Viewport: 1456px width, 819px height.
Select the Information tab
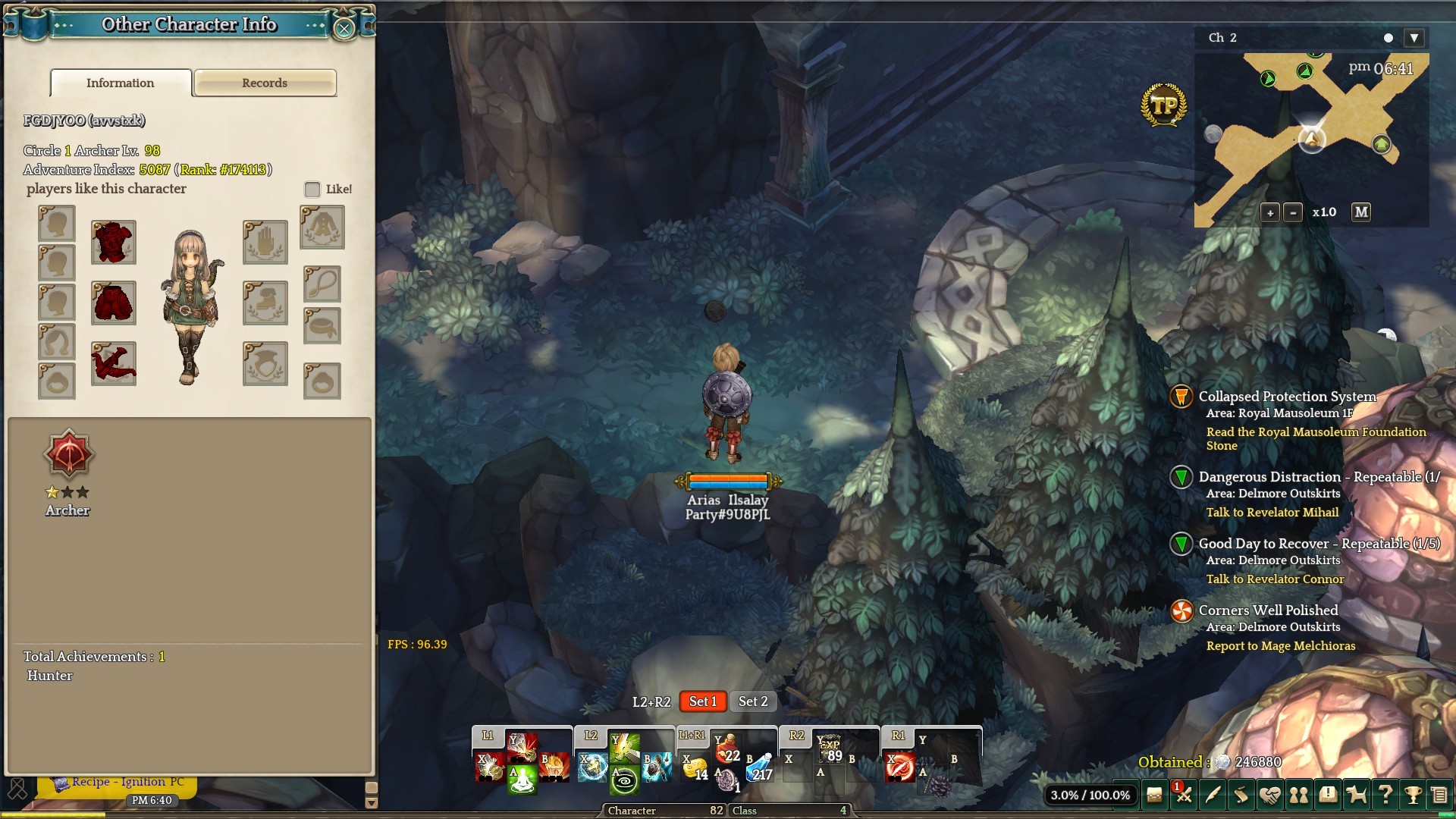click(x=121, y=83)
